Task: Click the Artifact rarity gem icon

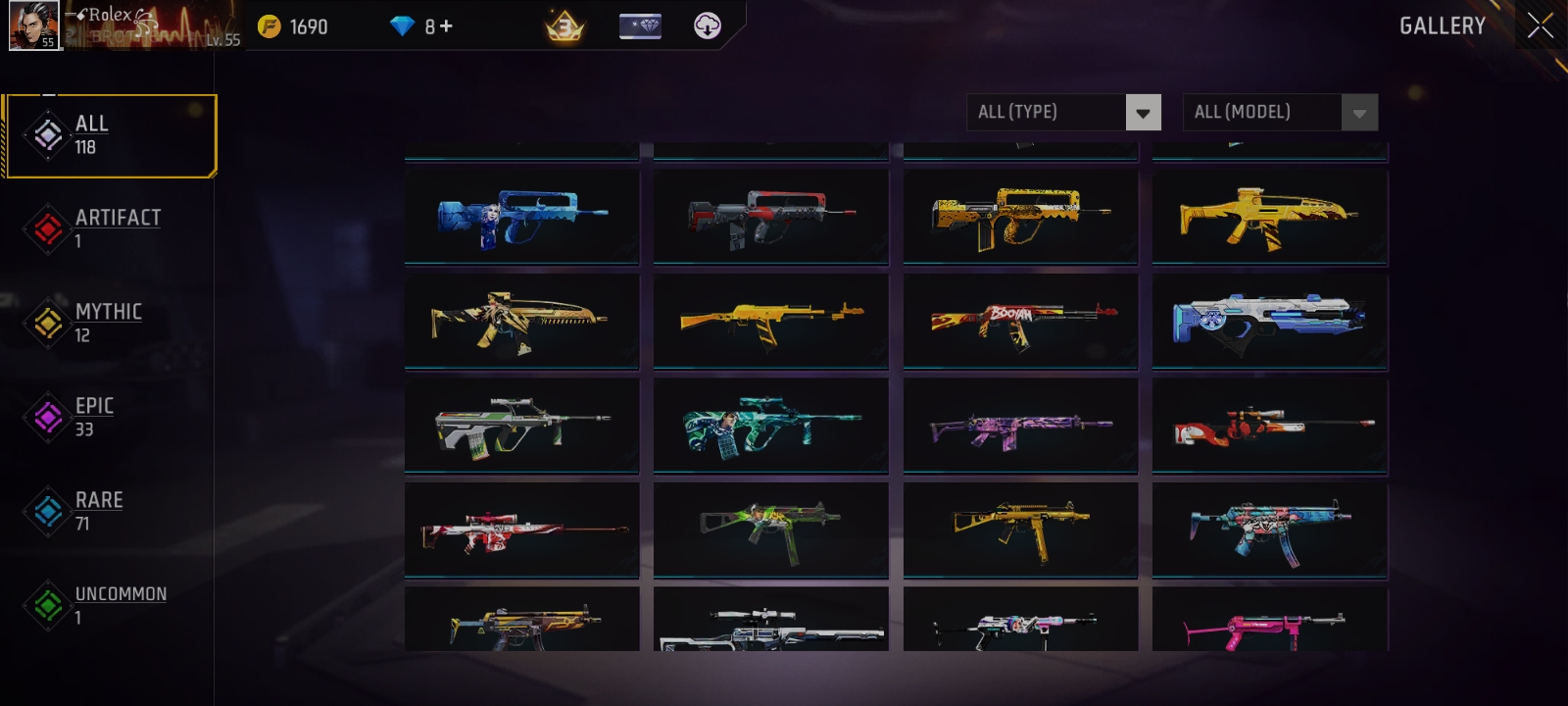Action: 47,229
